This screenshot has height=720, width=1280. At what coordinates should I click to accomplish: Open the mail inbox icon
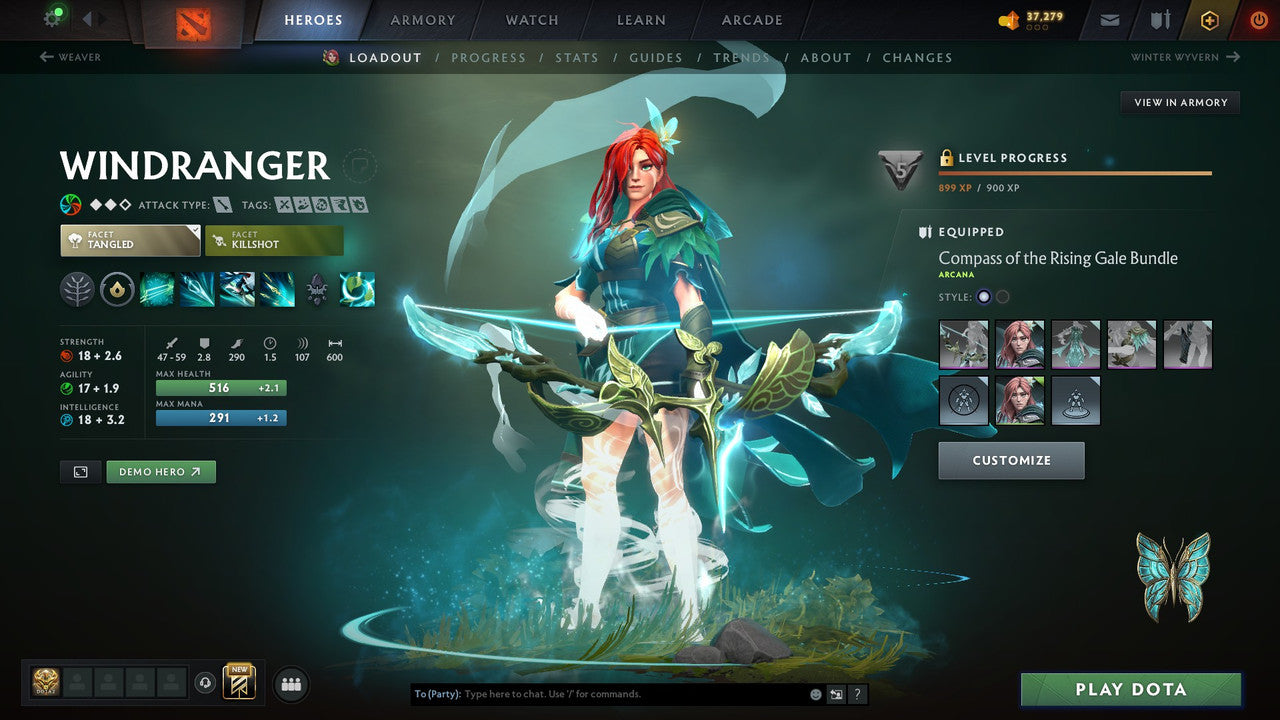(x=1108, y=19)
